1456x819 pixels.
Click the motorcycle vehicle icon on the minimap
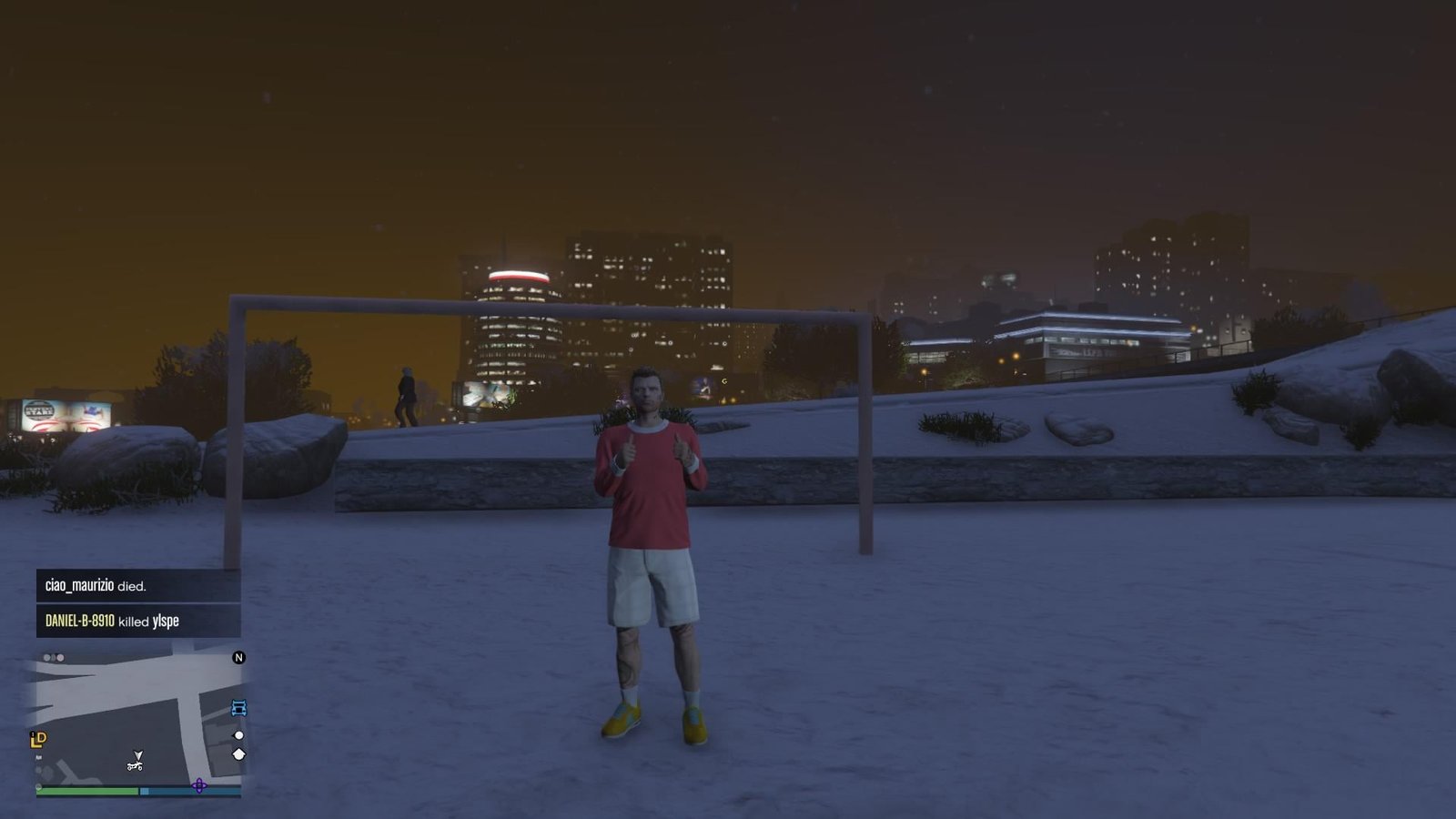pos(135,766)
